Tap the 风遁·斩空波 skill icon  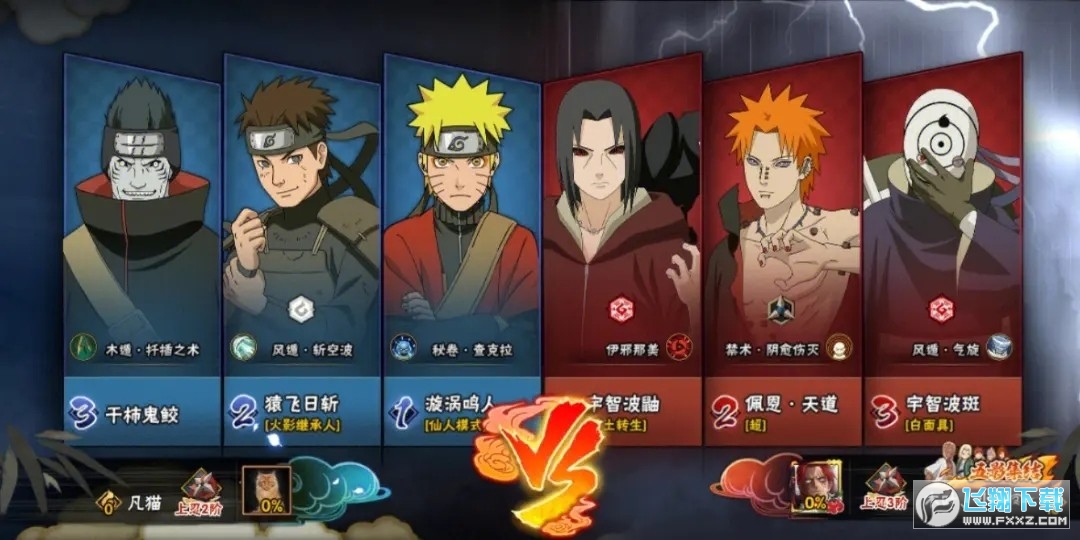tap(243, 347)
